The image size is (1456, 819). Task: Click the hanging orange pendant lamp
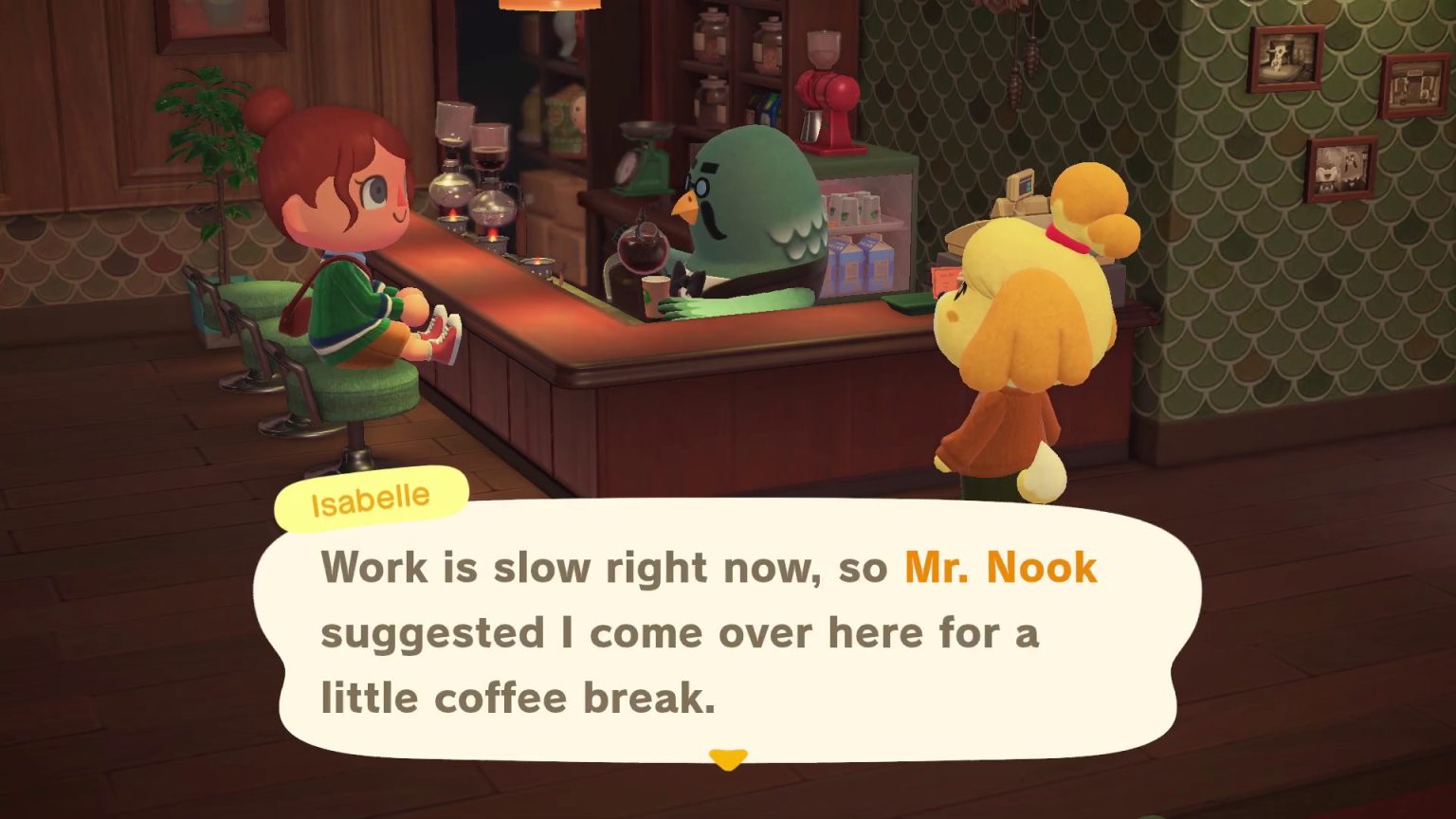(x=550, y=8)
